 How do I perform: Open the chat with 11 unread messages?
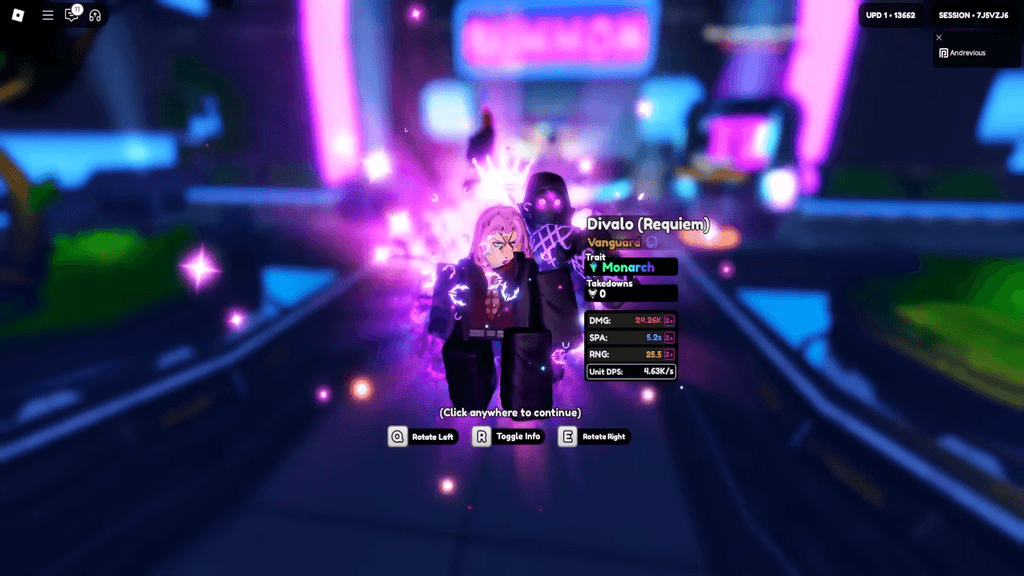pyautogui.click(x=72, y=15)
